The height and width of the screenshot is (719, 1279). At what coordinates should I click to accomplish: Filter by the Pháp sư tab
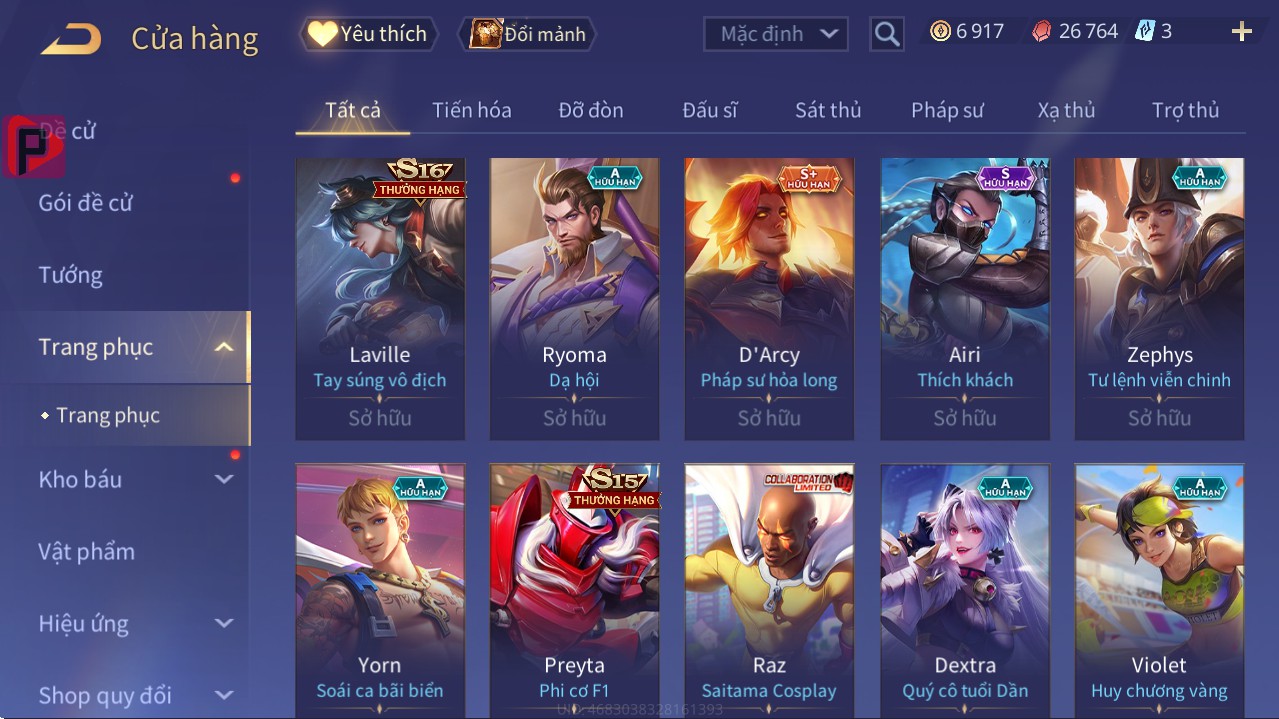[947, 110]
